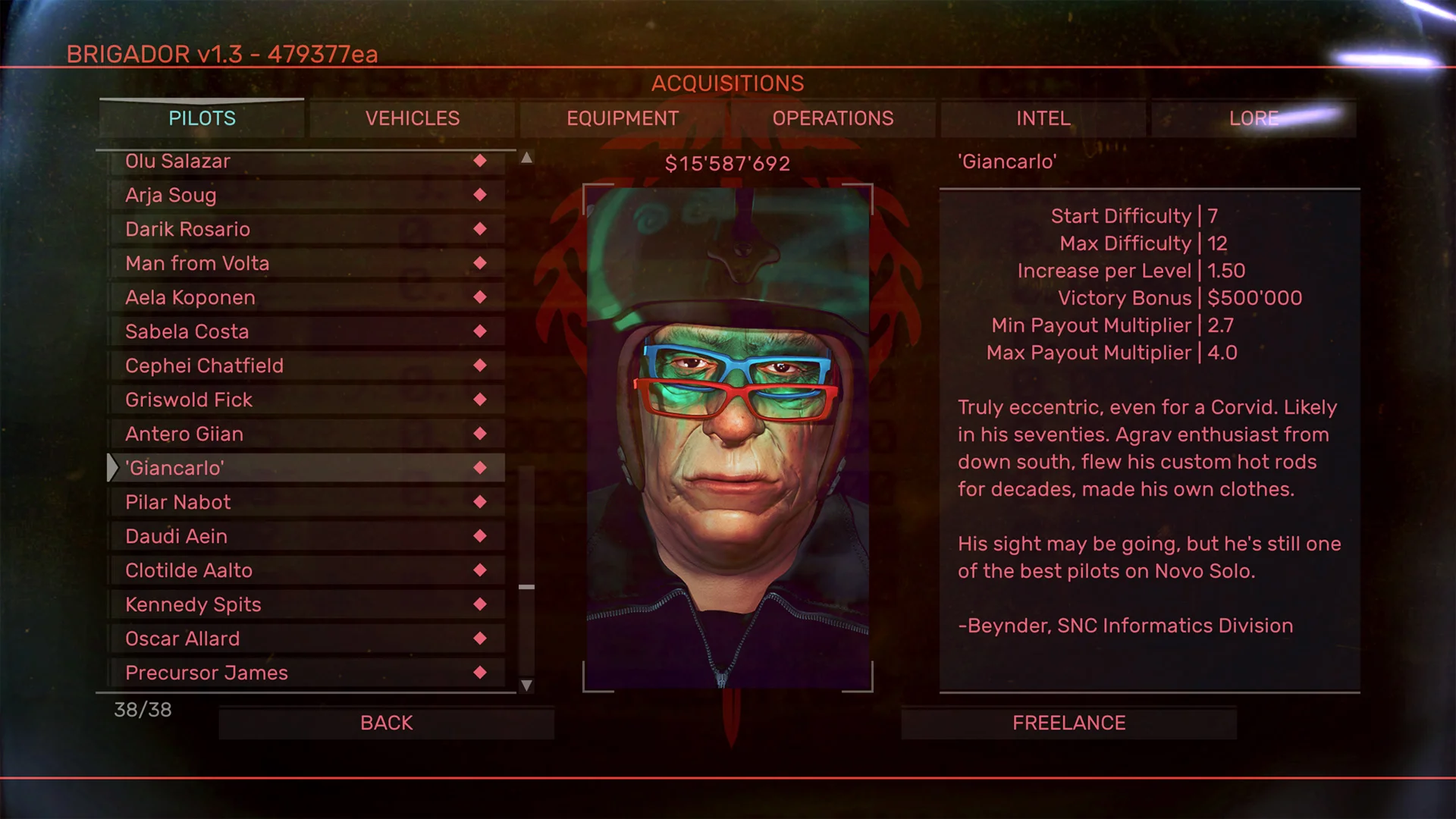This screenshot has width=1456, height=819.
Task: Open the OPERATIONS section
Action: [833, 118]
